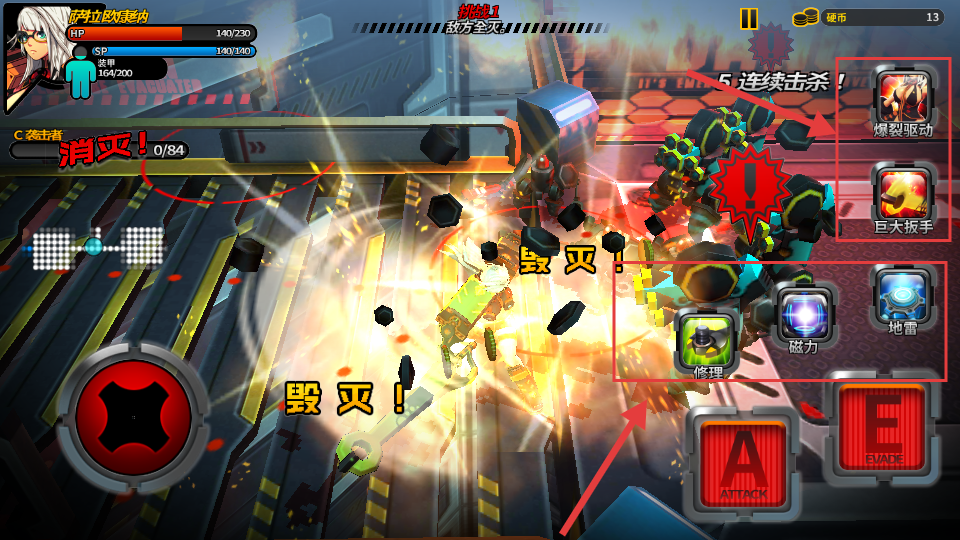Activate the 爆裂驱动 skill
This screenshot has width=960, height=540.
tap(903, 97)
